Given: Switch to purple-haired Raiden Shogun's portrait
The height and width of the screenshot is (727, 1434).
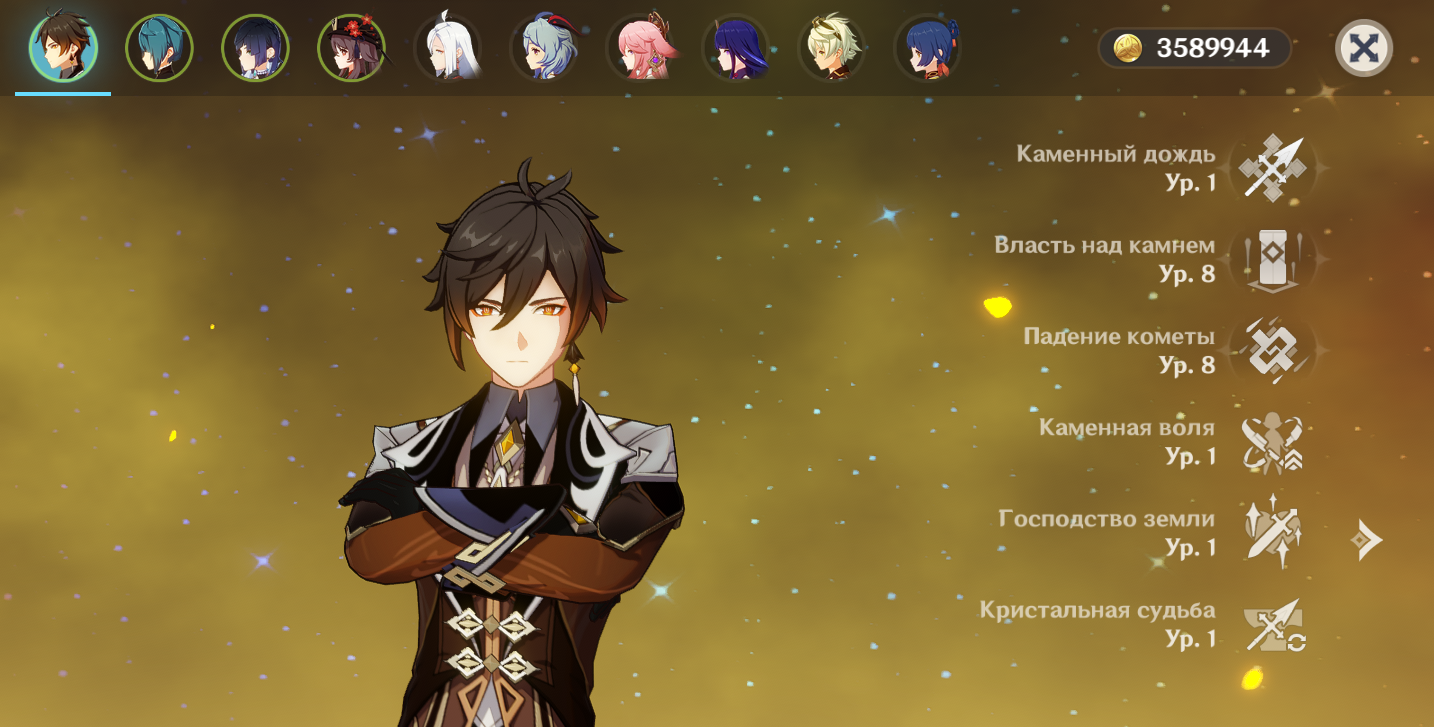Looking at the screenshot, I should (735, 48).
